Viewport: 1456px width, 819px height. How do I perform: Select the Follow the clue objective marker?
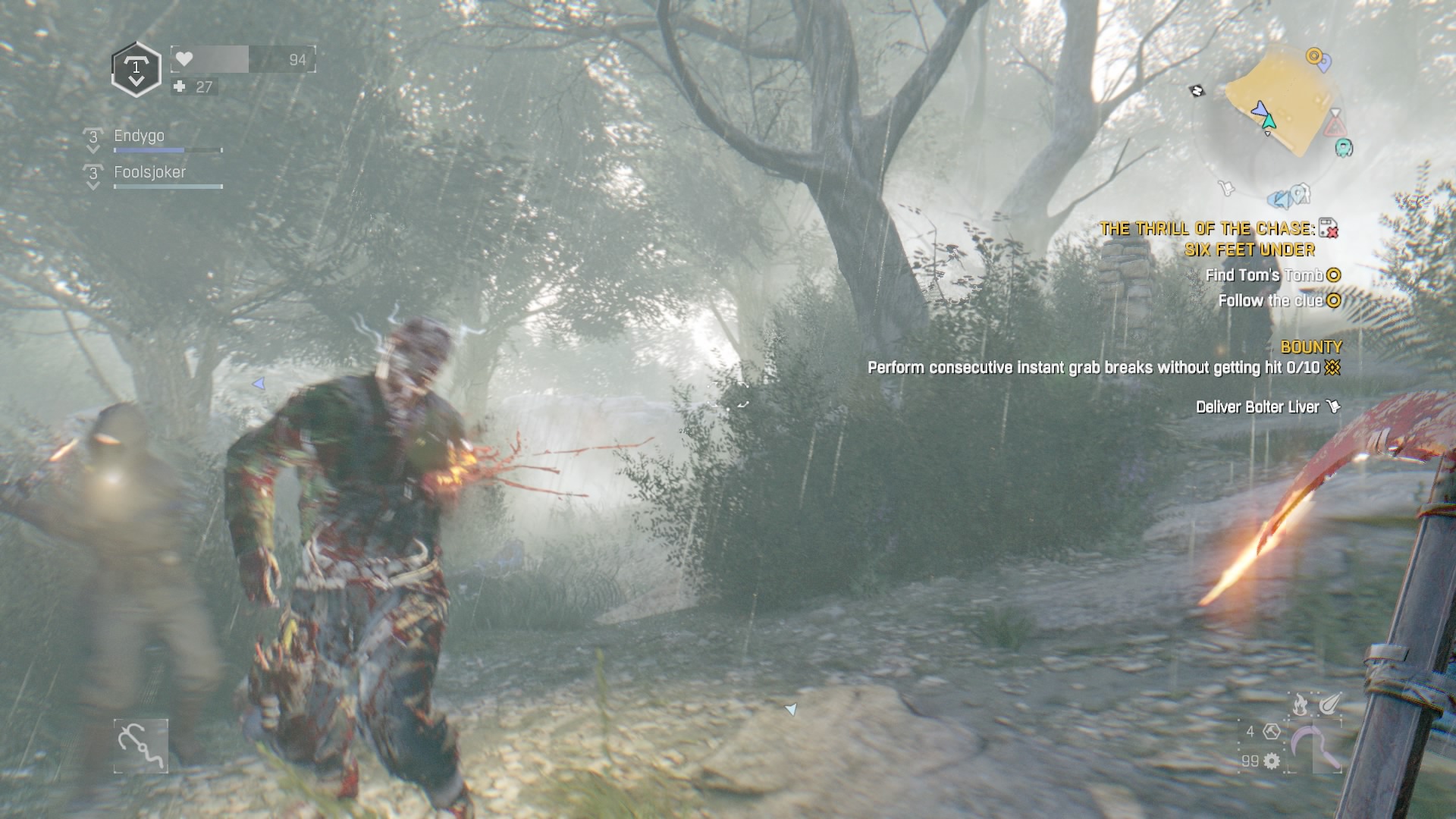point(1333,301)
